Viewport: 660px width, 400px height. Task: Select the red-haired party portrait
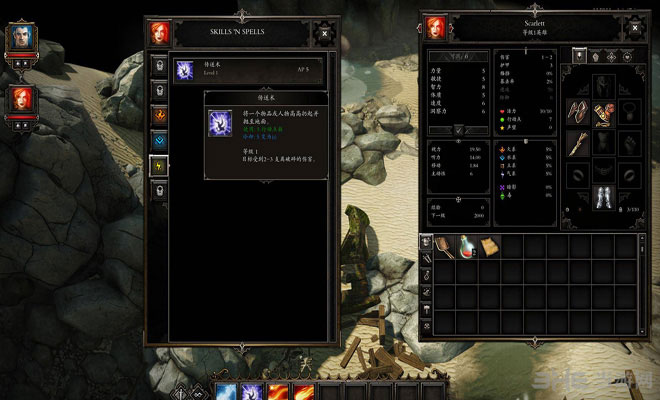pos(21,102)
